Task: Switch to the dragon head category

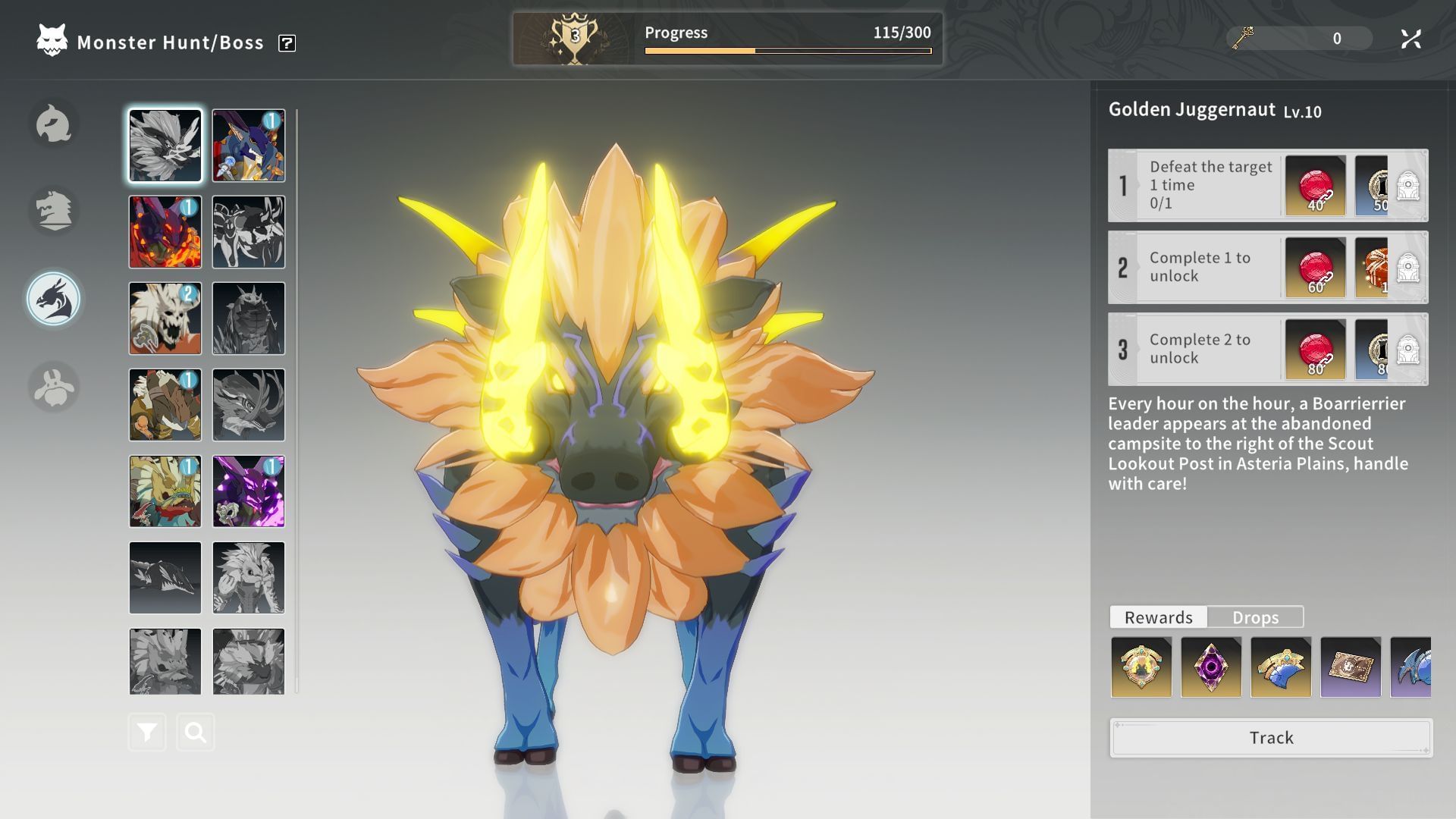Action: click(x=54, y=300)
